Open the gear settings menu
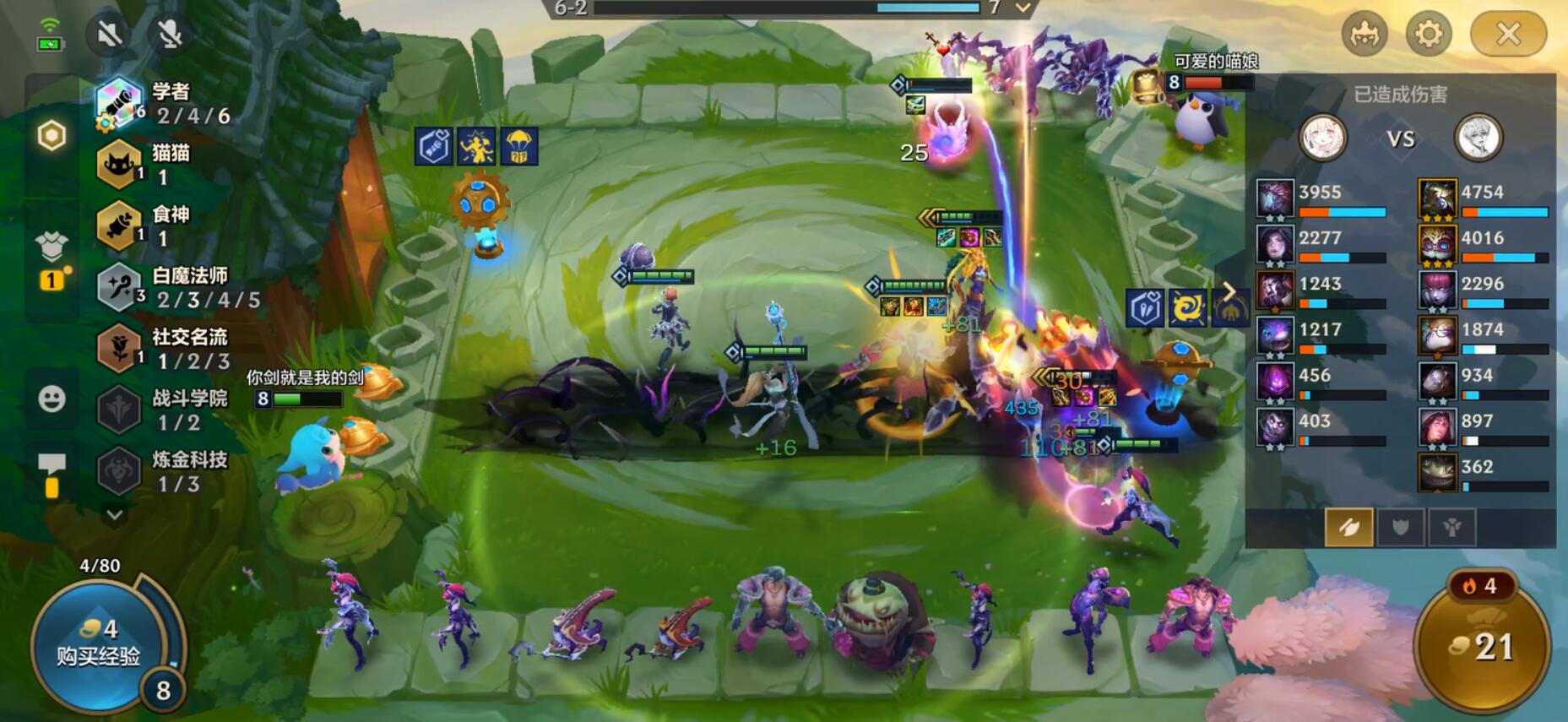Viewport: 1568px width, 722px height. [1429, 34]
